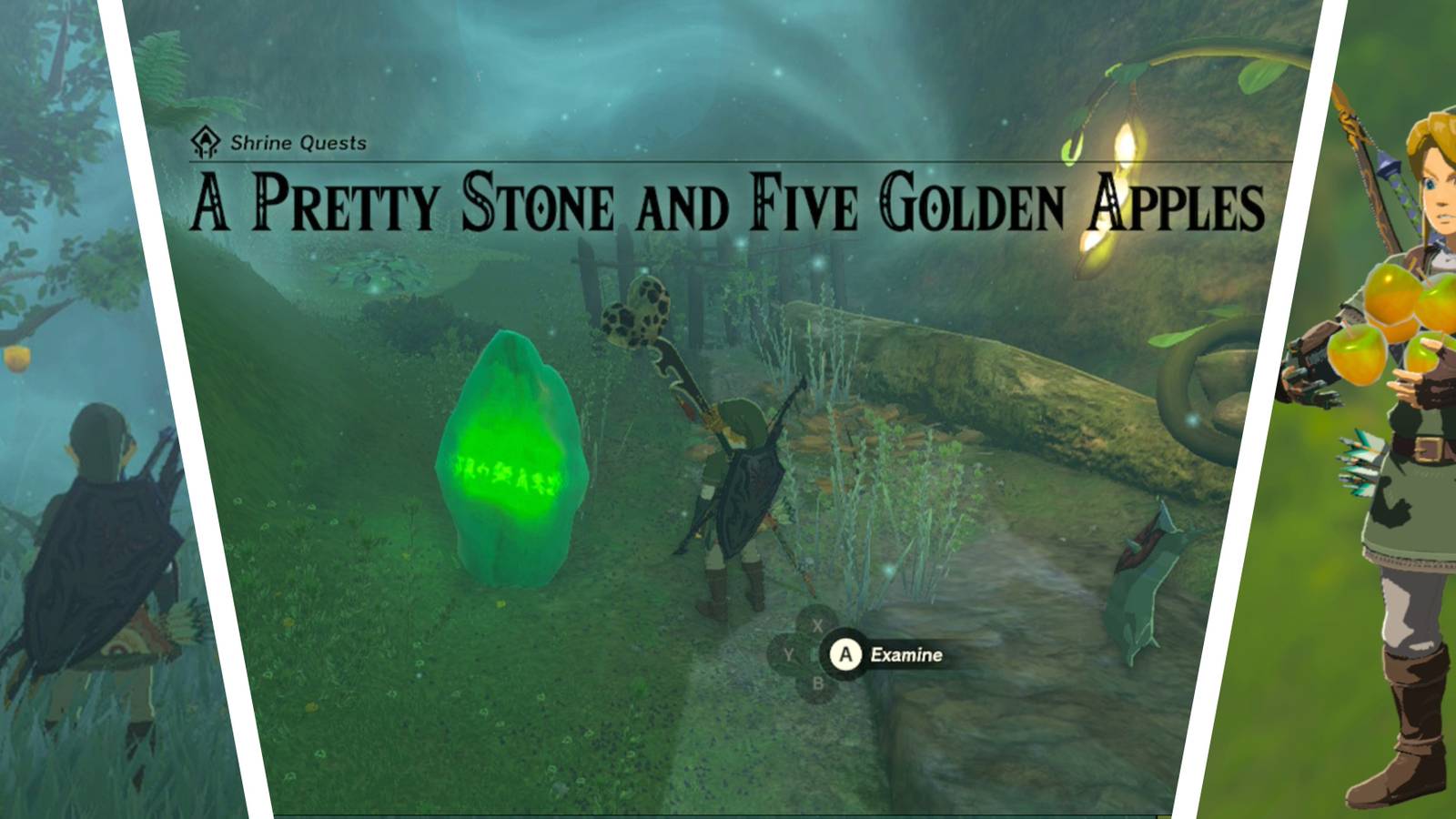
Task: Select the circular A button icon
Action: pos(844,654)
